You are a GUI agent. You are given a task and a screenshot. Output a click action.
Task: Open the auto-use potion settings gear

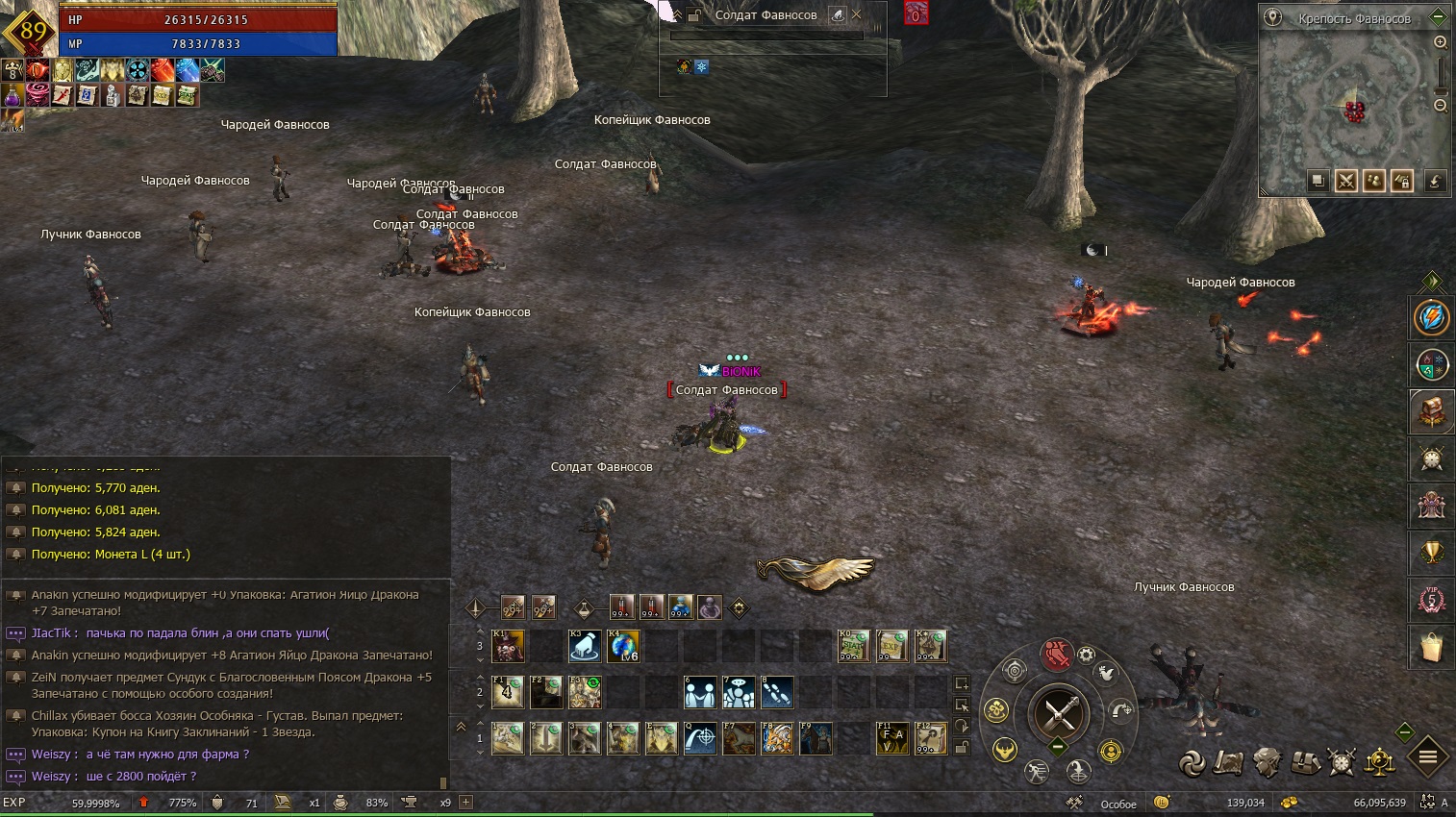click(x=739, y=607)
